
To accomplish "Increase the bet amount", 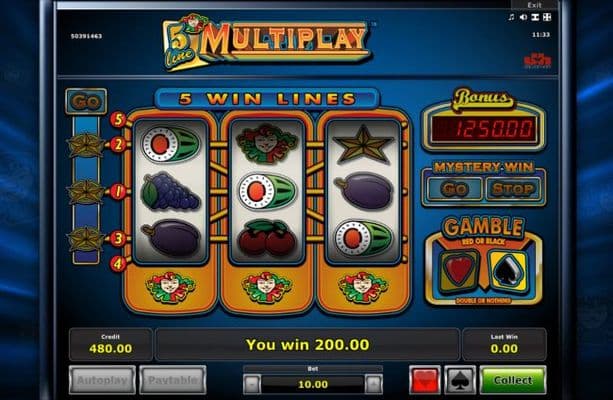I will point(373,383).
